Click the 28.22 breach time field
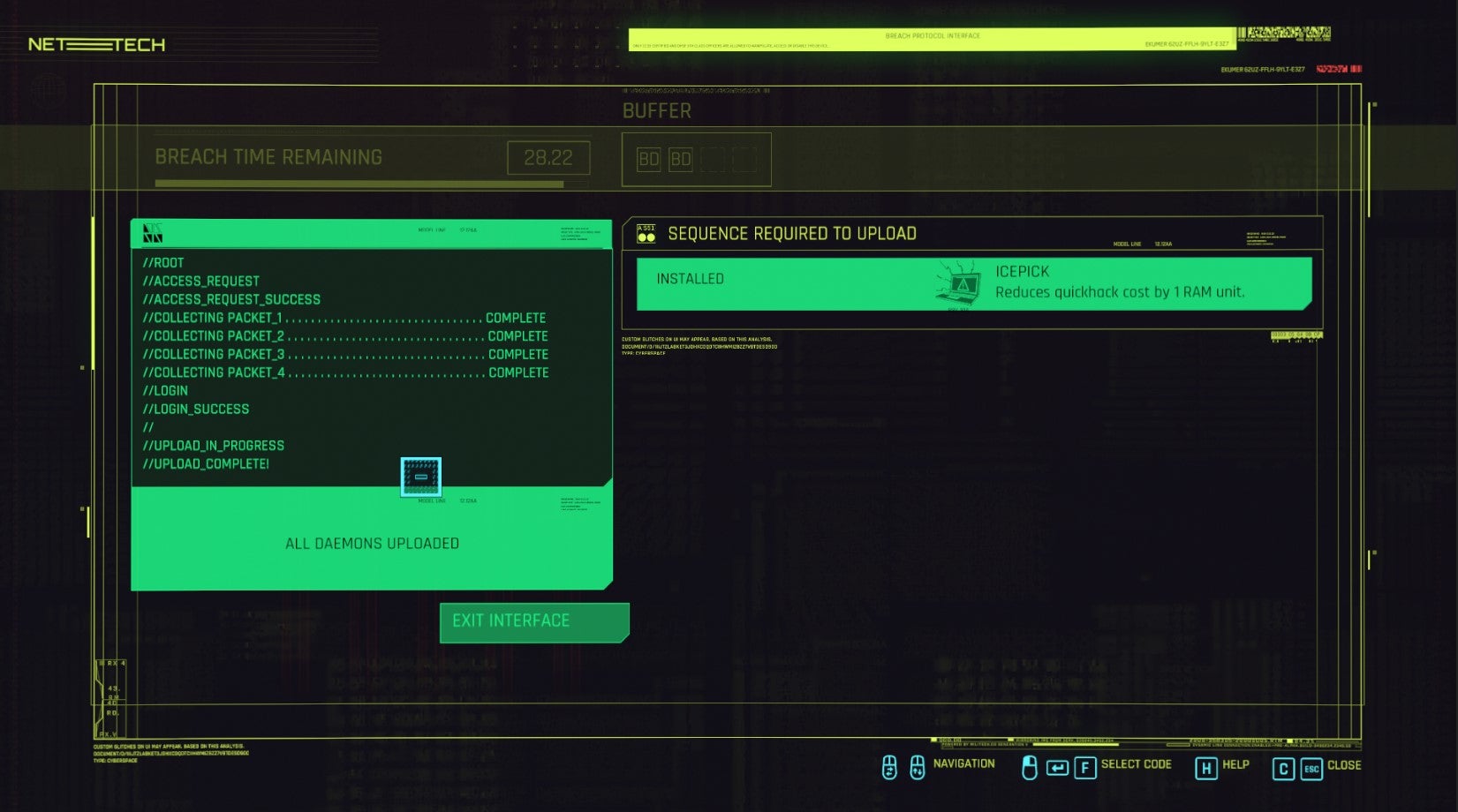 pyautogui.click(x=549, y=157)
